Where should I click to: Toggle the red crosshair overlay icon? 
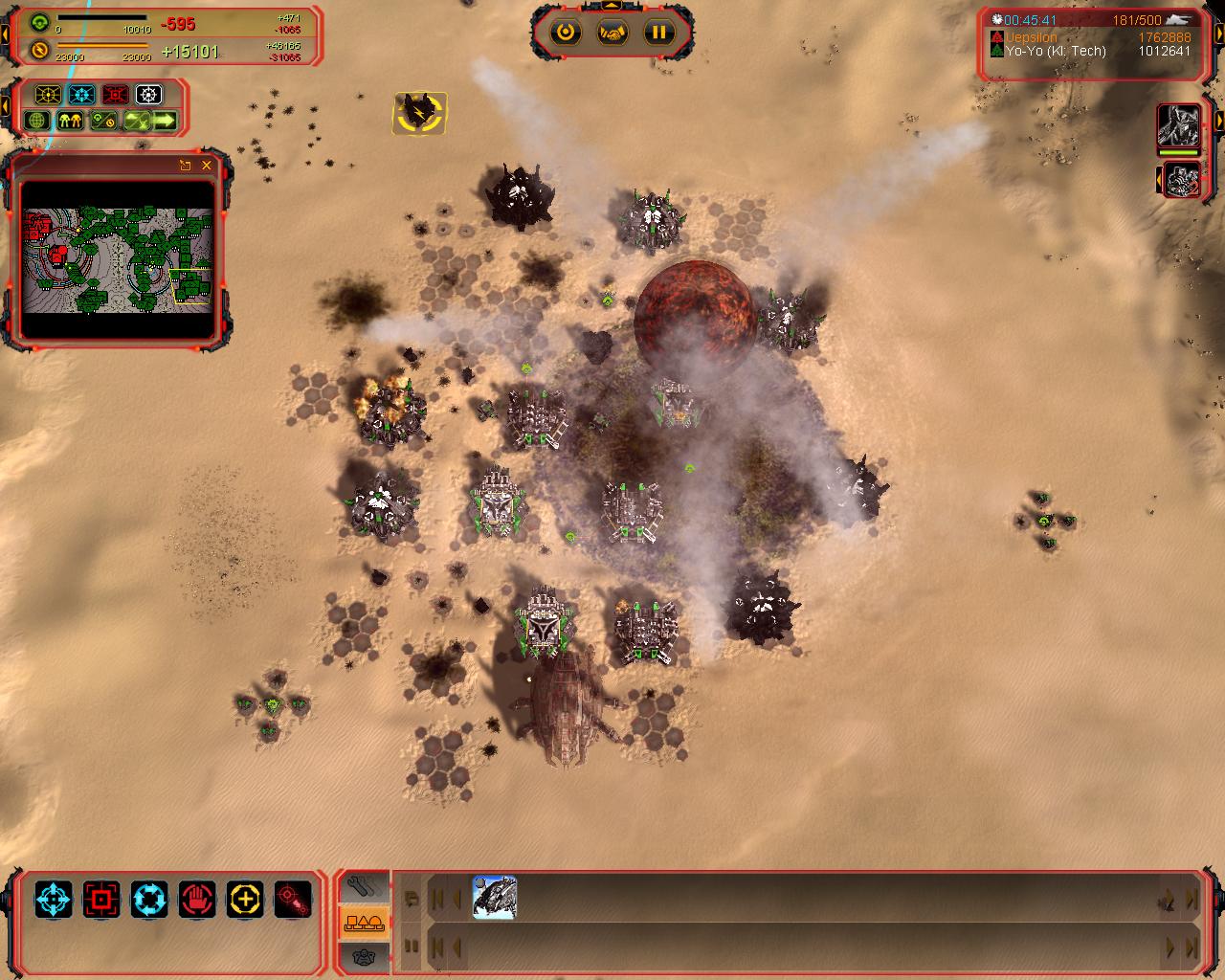point(115,95)
